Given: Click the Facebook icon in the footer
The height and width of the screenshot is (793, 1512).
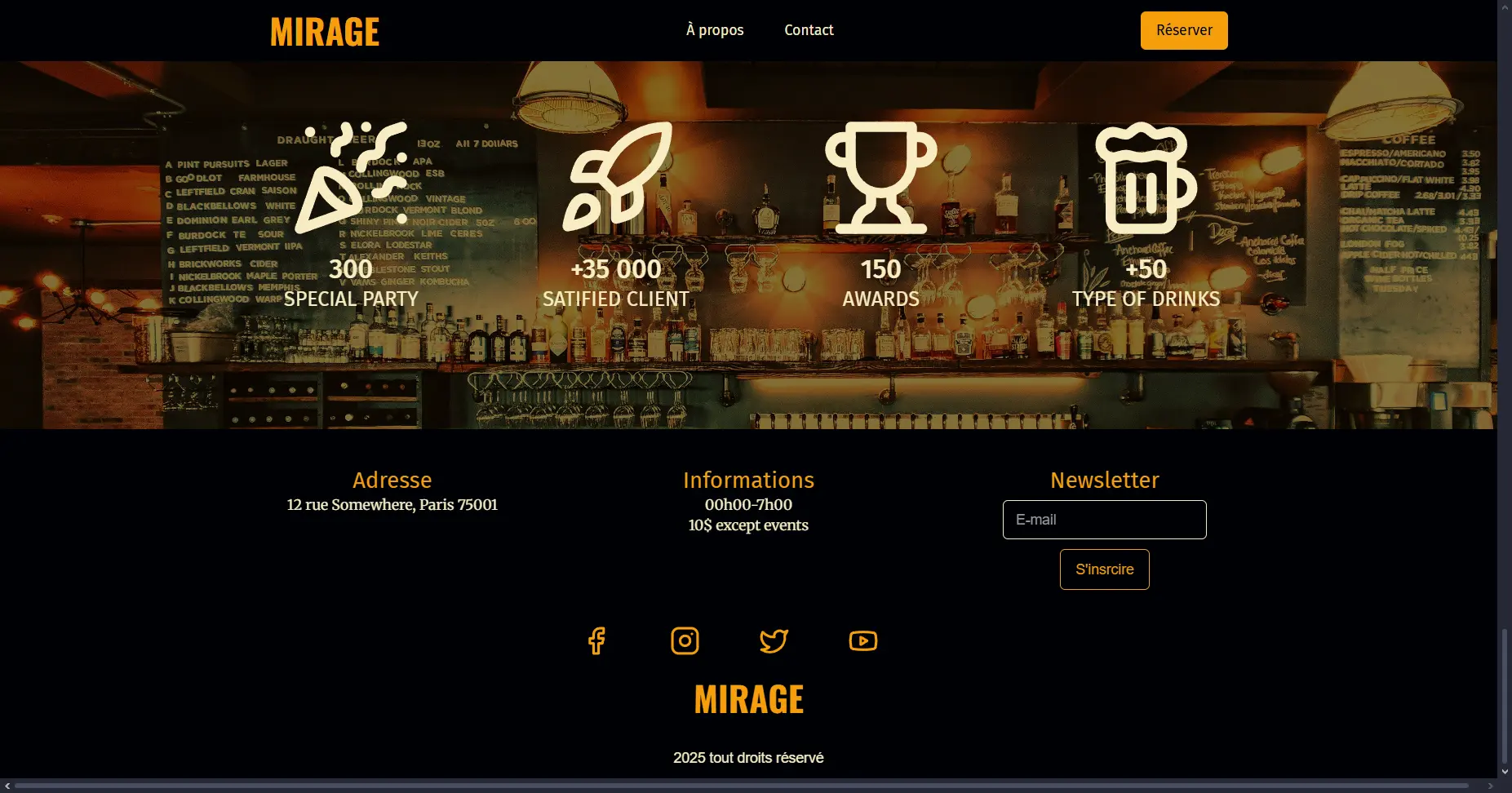Looking at the screenshot, I should point(596,641).
